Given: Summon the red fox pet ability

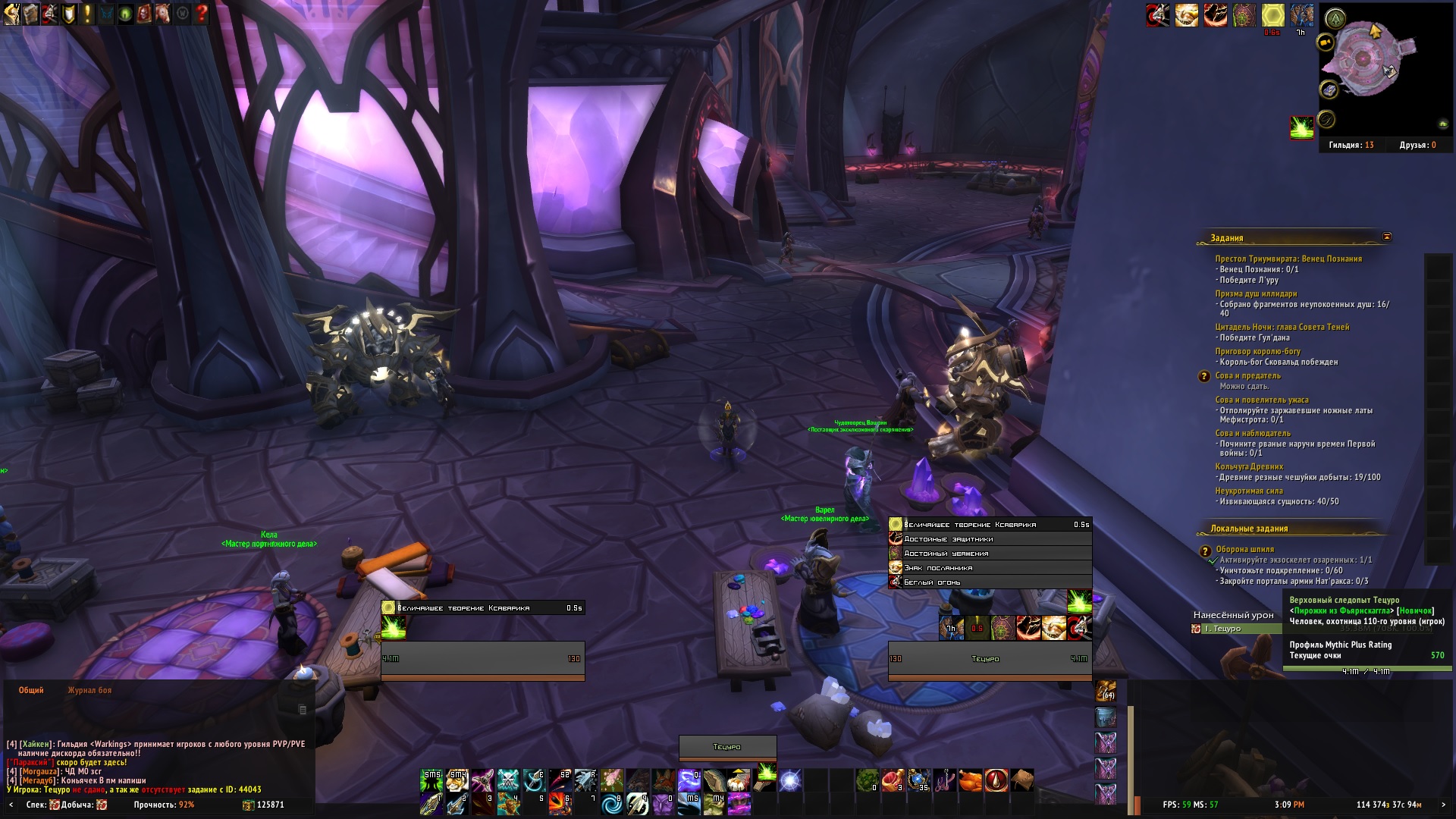Looking at the screenshot, I should (x=664, y=780).
